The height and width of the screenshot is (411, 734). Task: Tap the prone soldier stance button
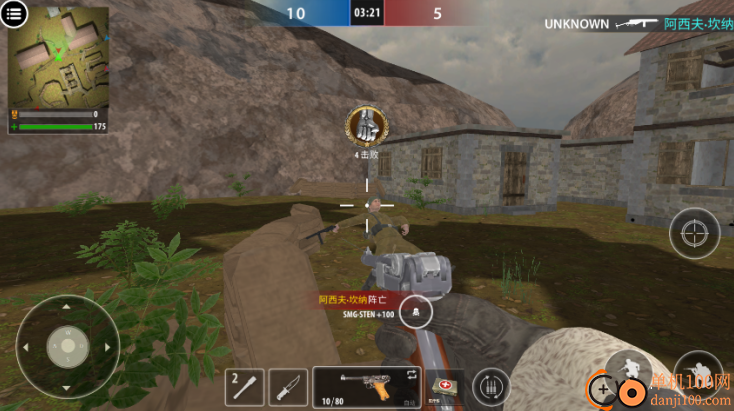click(697, 372)
